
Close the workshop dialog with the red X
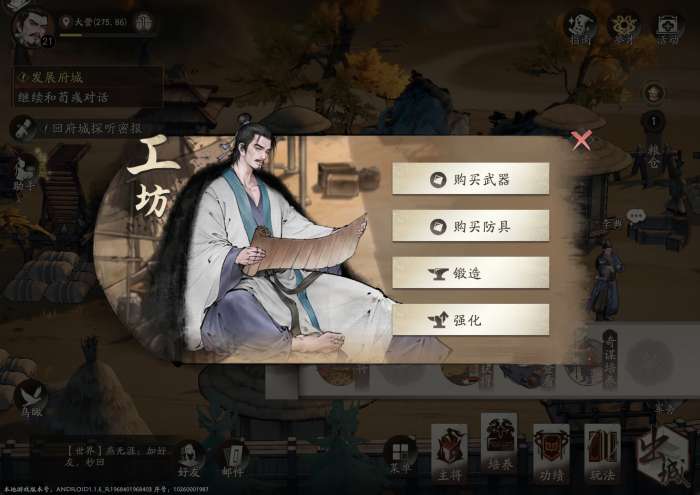click(x=582, y=140)
